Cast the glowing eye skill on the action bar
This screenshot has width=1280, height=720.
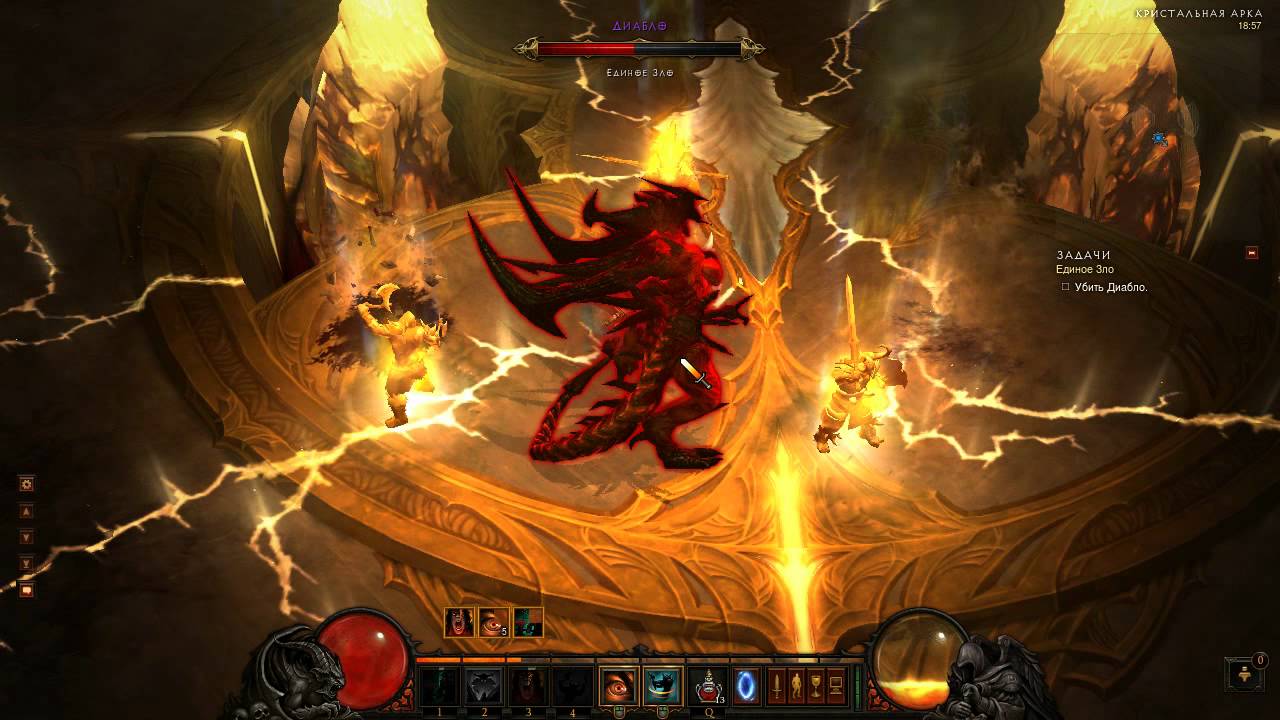coord(618,686)
